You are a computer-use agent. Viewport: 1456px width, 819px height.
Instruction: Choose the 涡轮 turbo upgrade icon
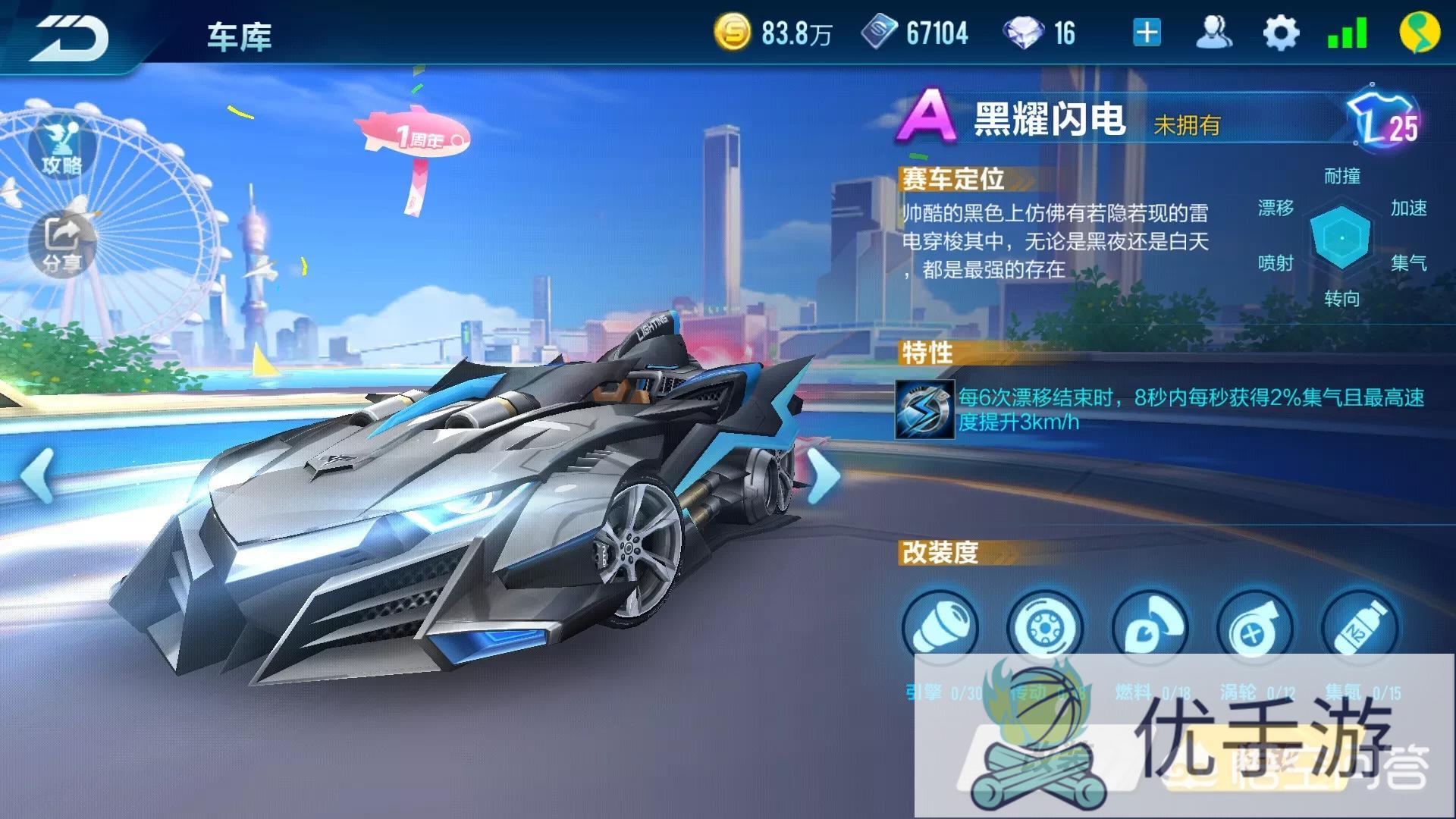coord(1254,628)
